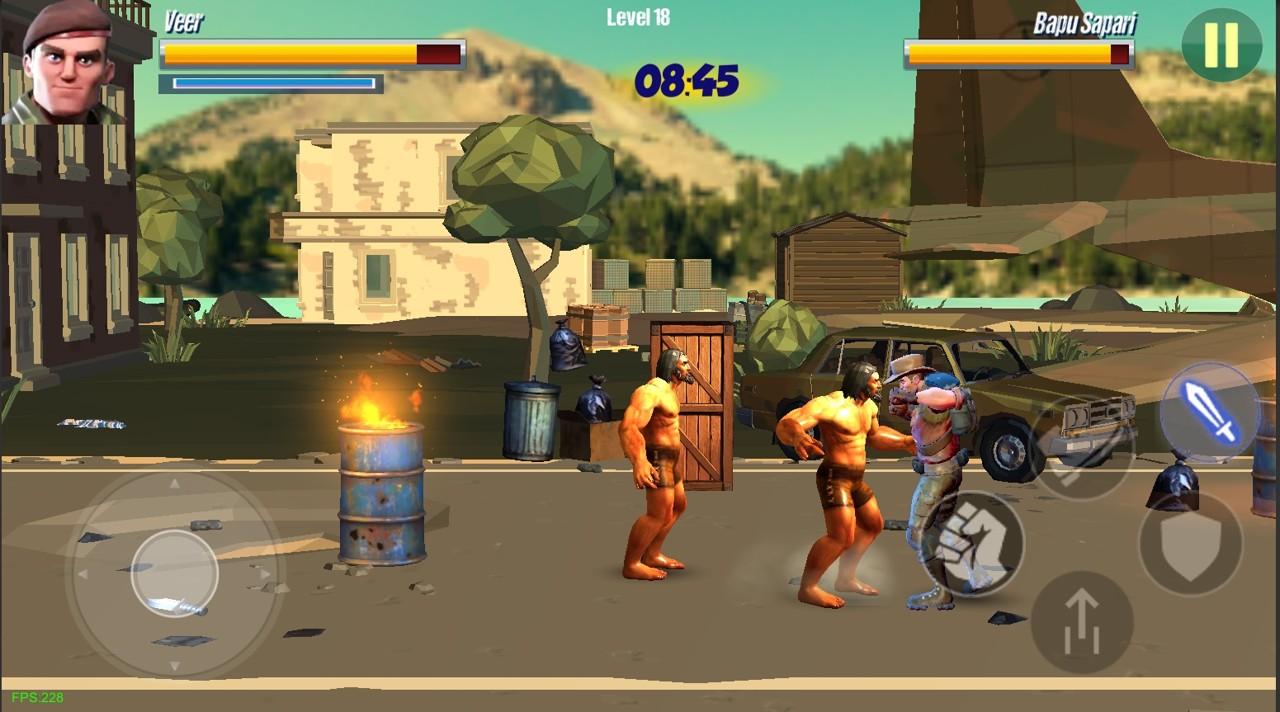Viewport: 1280px width, 712px height.
Task: Click Veer's character portrait
Action: 65,62
